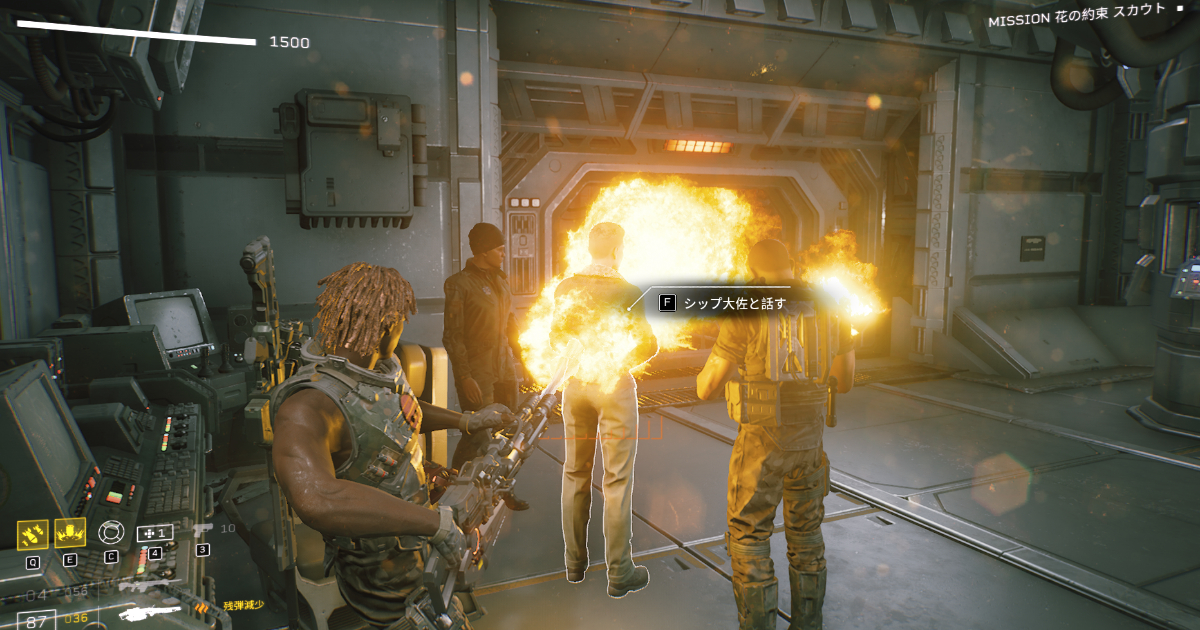Activate the missile barrage ability icon

(33, 534)
